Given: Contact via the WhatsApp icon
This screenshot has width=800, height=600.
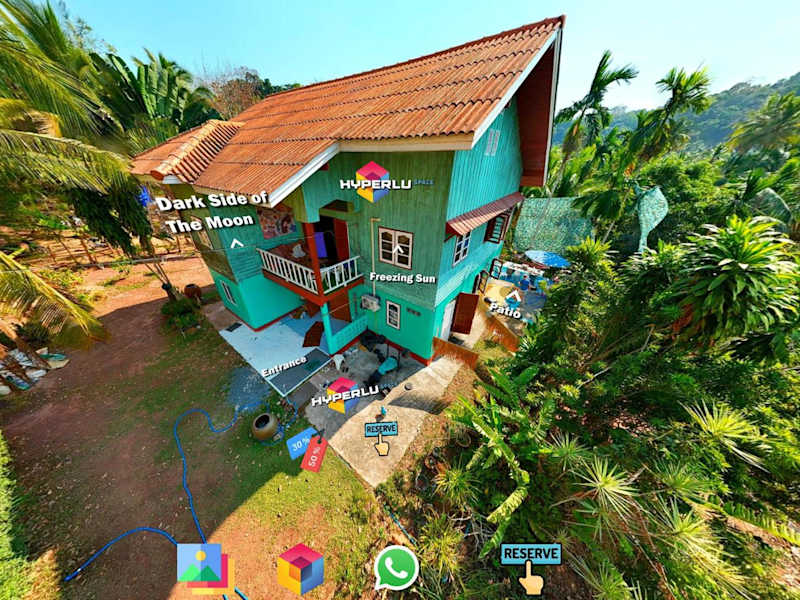Looking at the screenshot, I should [x=396, y=568].
